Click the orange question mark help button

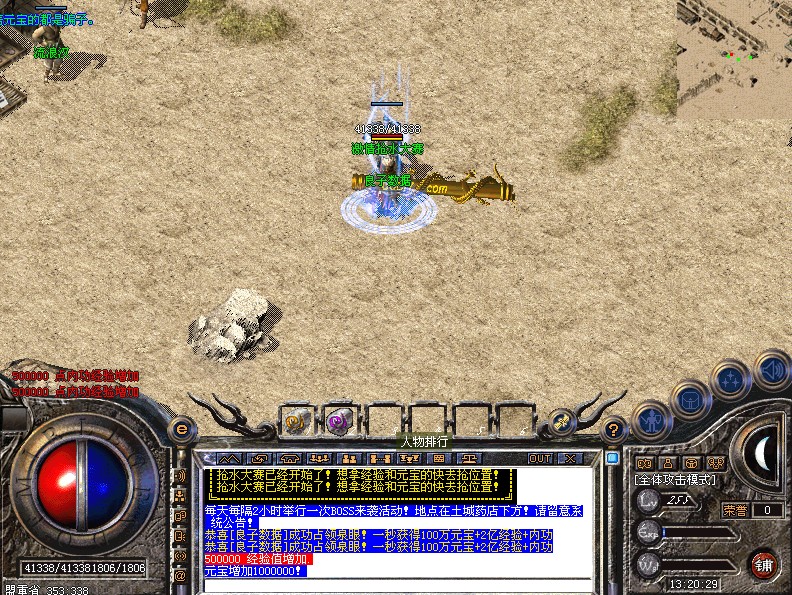pyautogui.click(x=614, y=430)
